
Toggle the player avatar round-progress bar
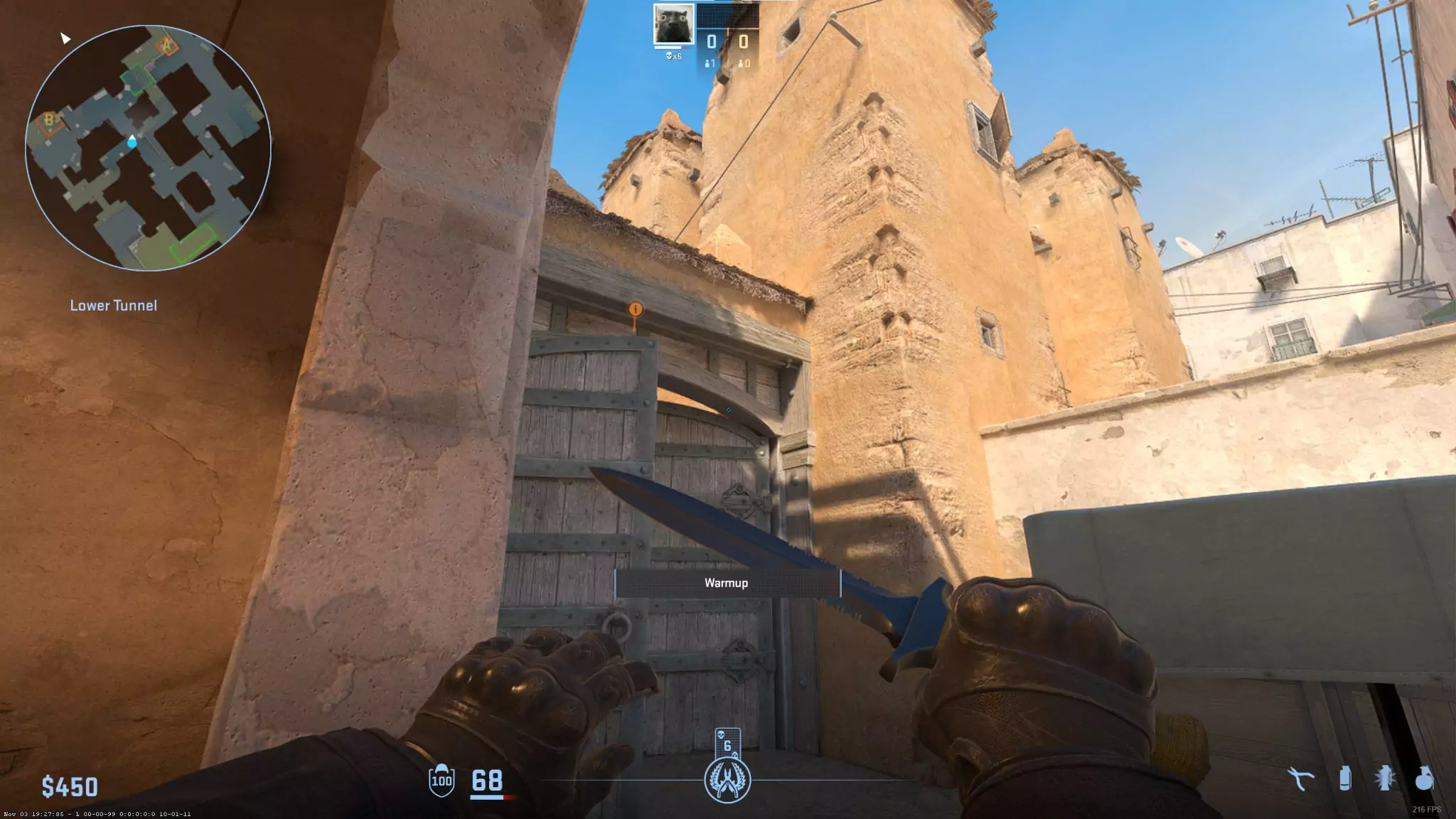pos(668,49)
